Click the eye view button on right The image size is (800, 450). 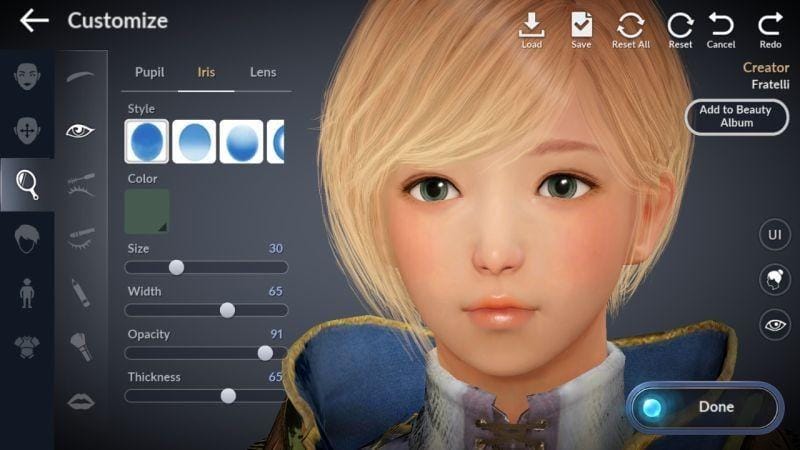tap(774, 324)
